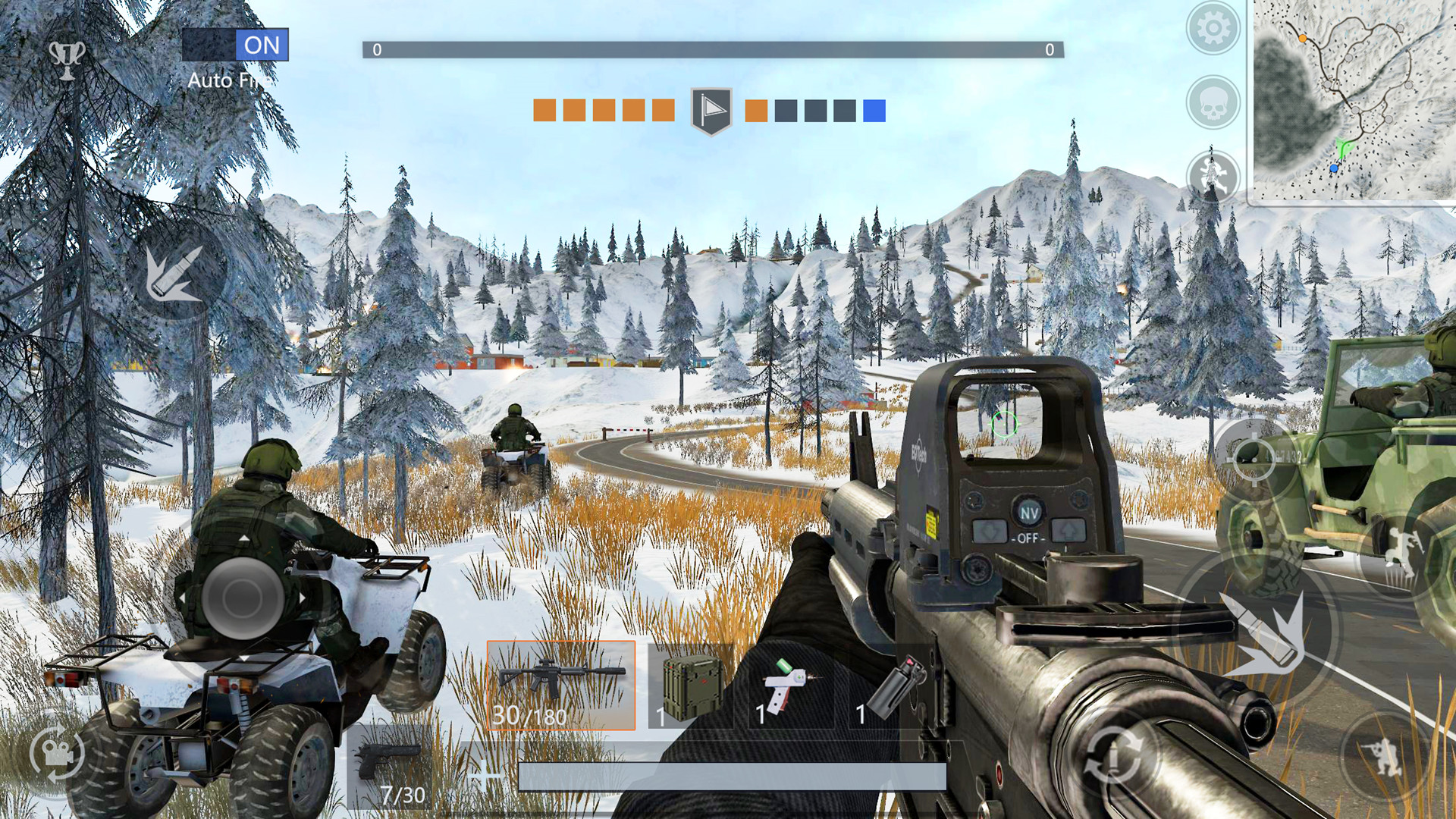Open the trophy achievements icon
The height and width of the screenshot is (819, 1456).
click(67, 58)
